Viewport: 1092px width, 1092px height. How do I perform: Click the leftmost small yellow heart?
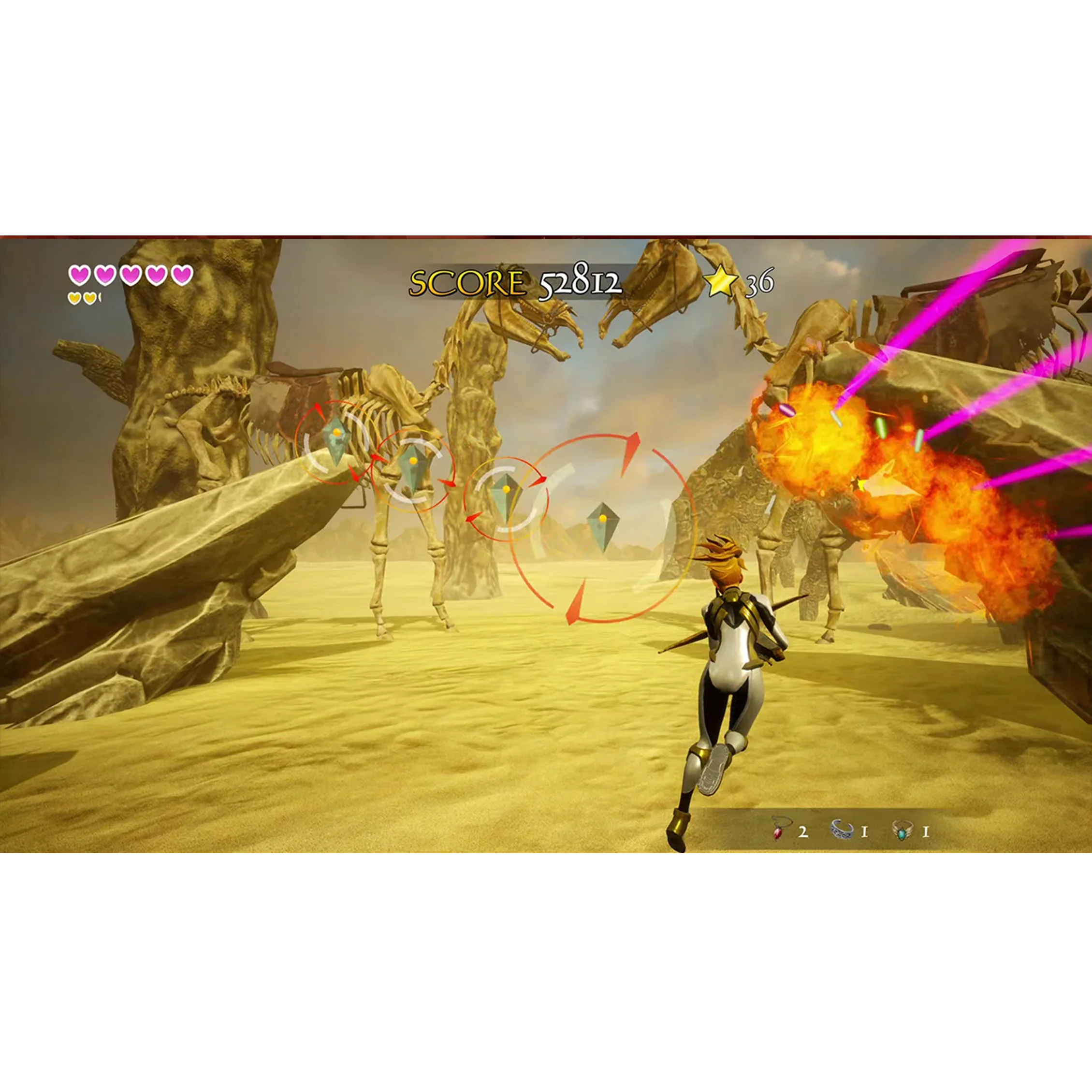pyautogui.click(x=75, y=298)
